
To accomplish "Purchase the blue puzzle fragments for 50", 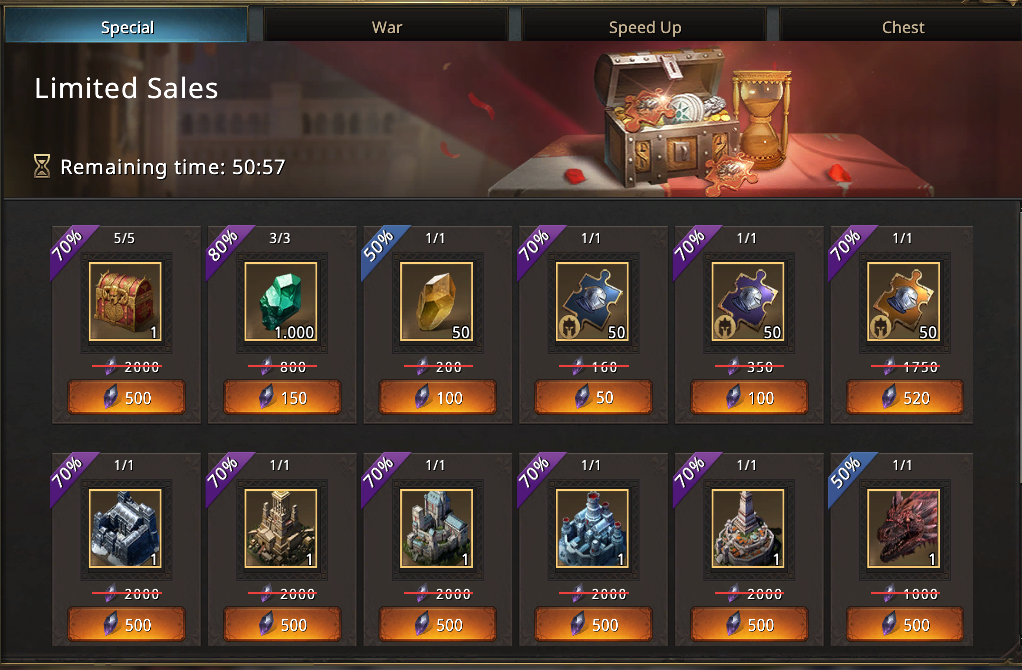I will [594, 398].
